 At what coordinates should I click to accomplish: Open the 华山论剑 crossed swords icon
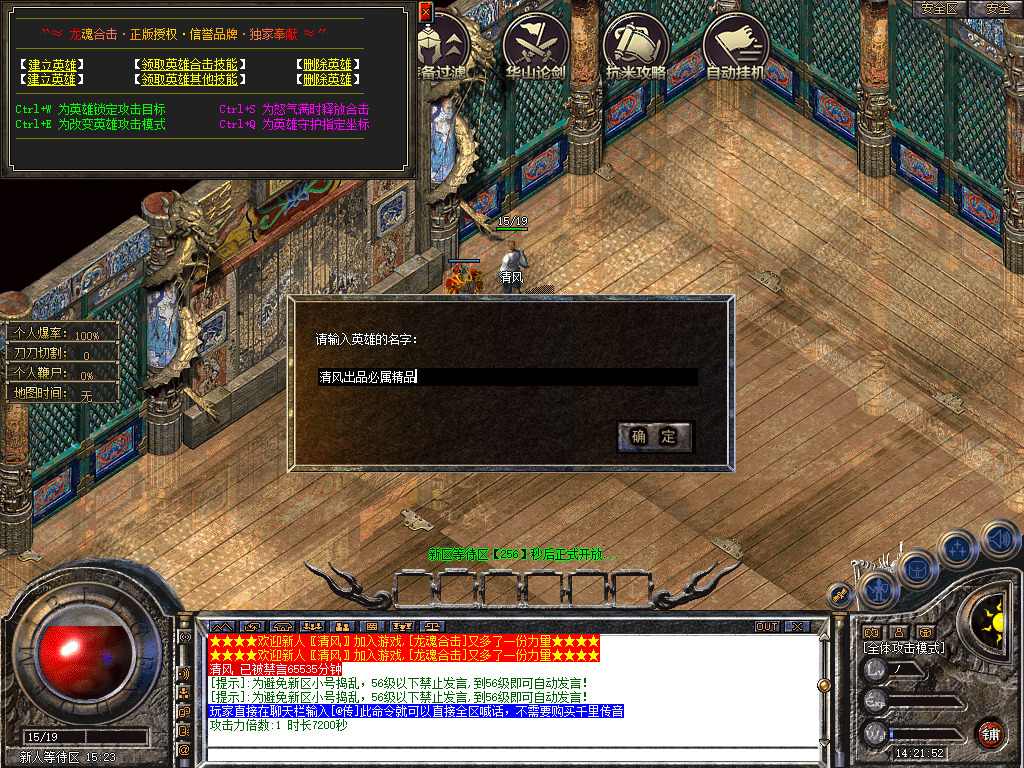[x=536, y=46]
